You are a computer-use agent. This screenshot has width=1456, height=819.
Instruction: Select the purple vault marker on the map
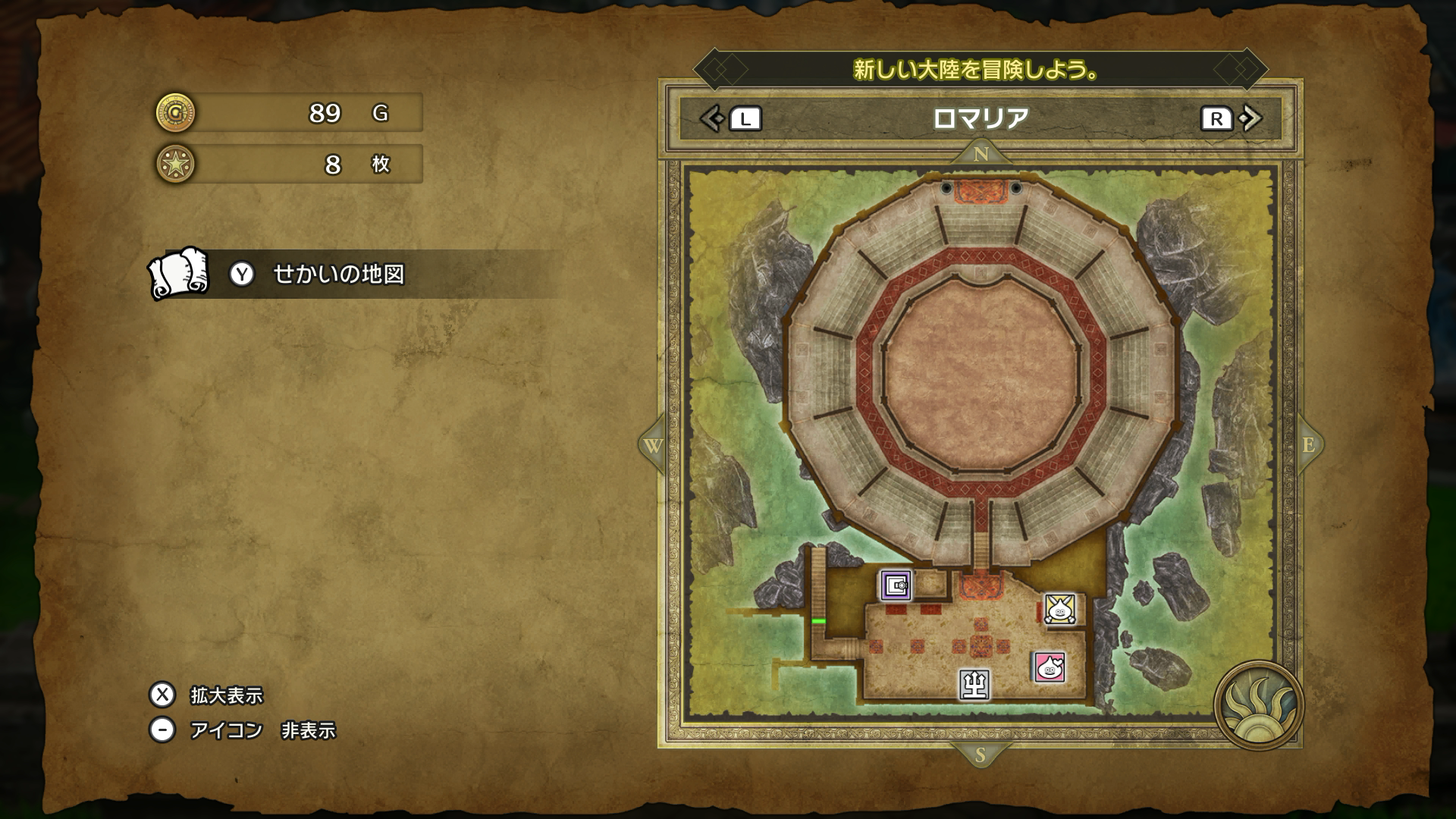(896, 585)
